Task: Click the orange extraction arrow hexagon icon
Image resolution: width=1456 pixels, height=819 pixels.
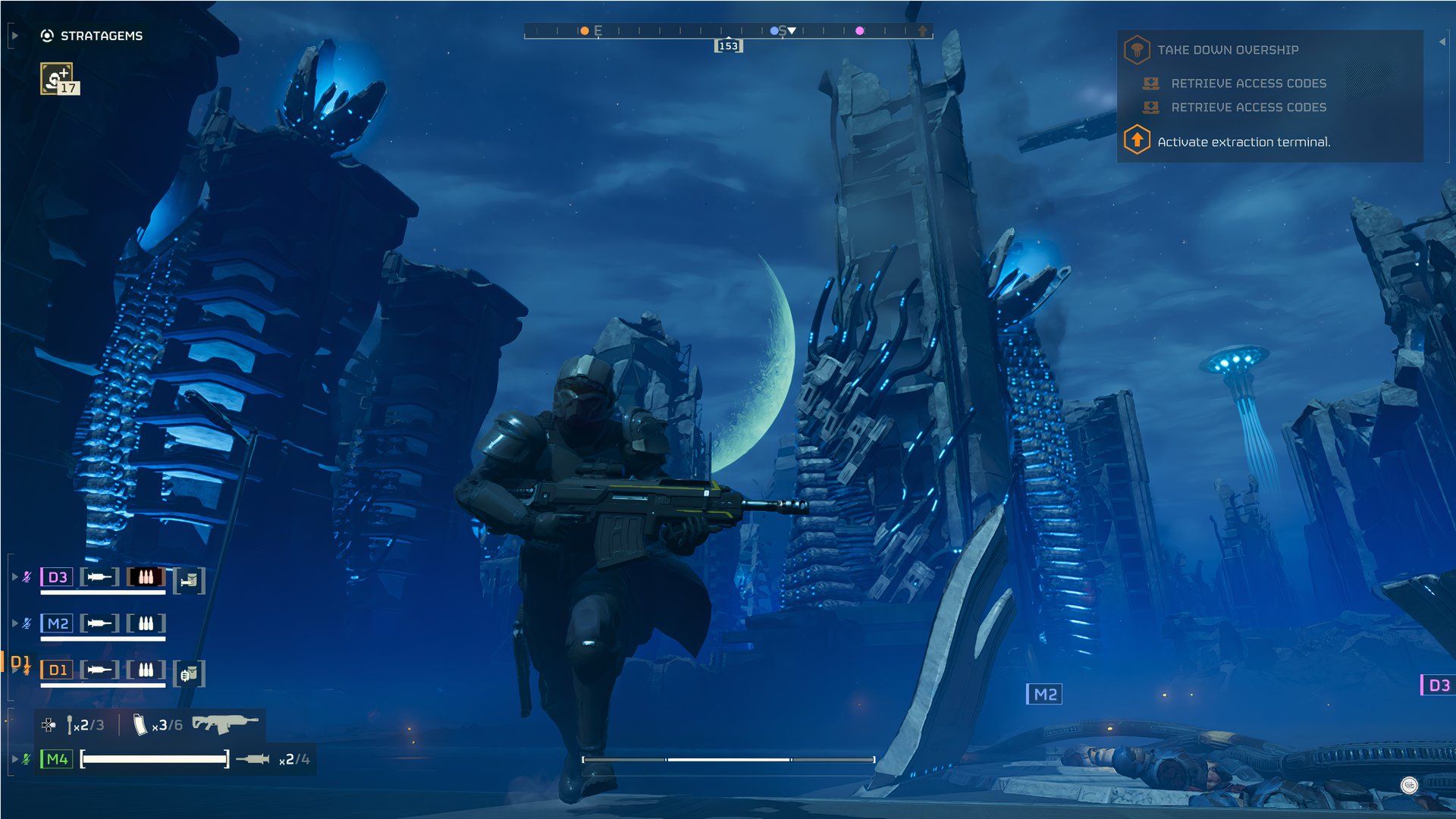Action: [x=1137, y=141]
